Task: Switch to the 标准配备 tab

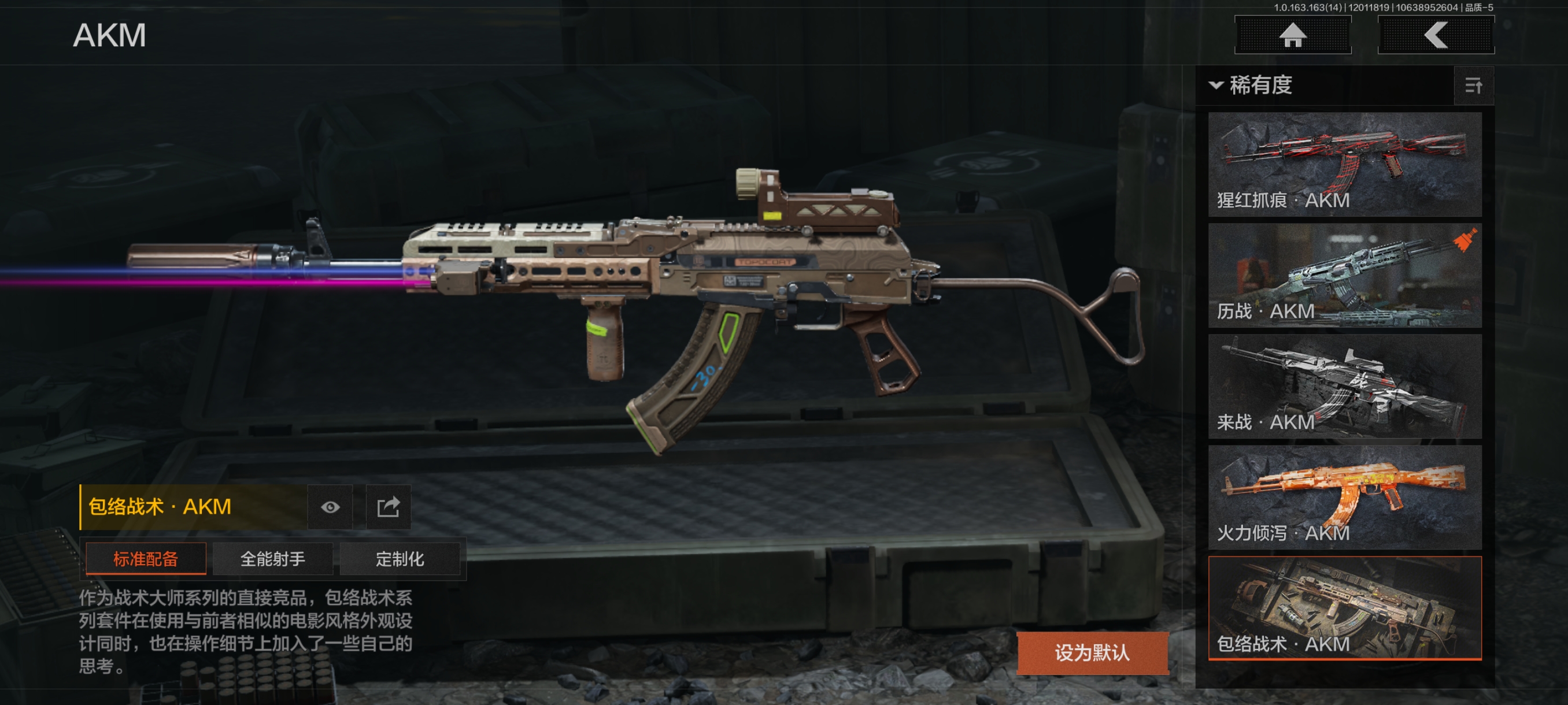Action: point(146,558)
